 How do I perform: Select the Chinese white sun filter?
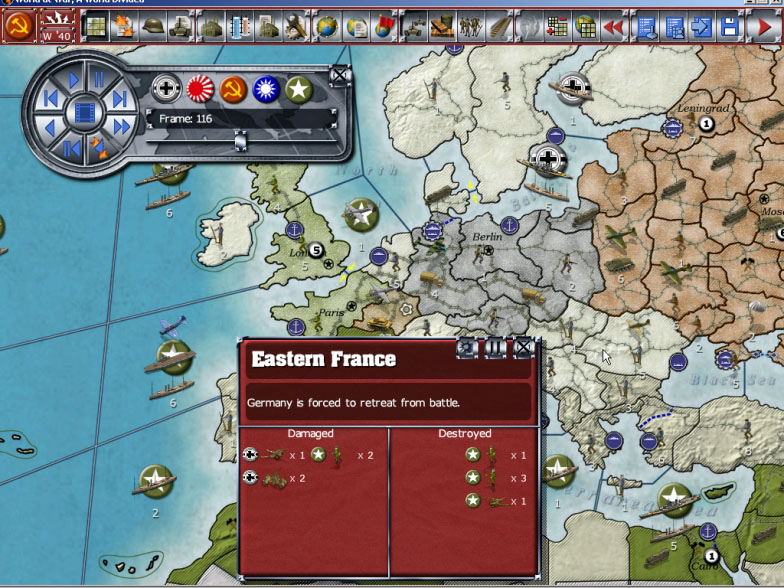266,90
